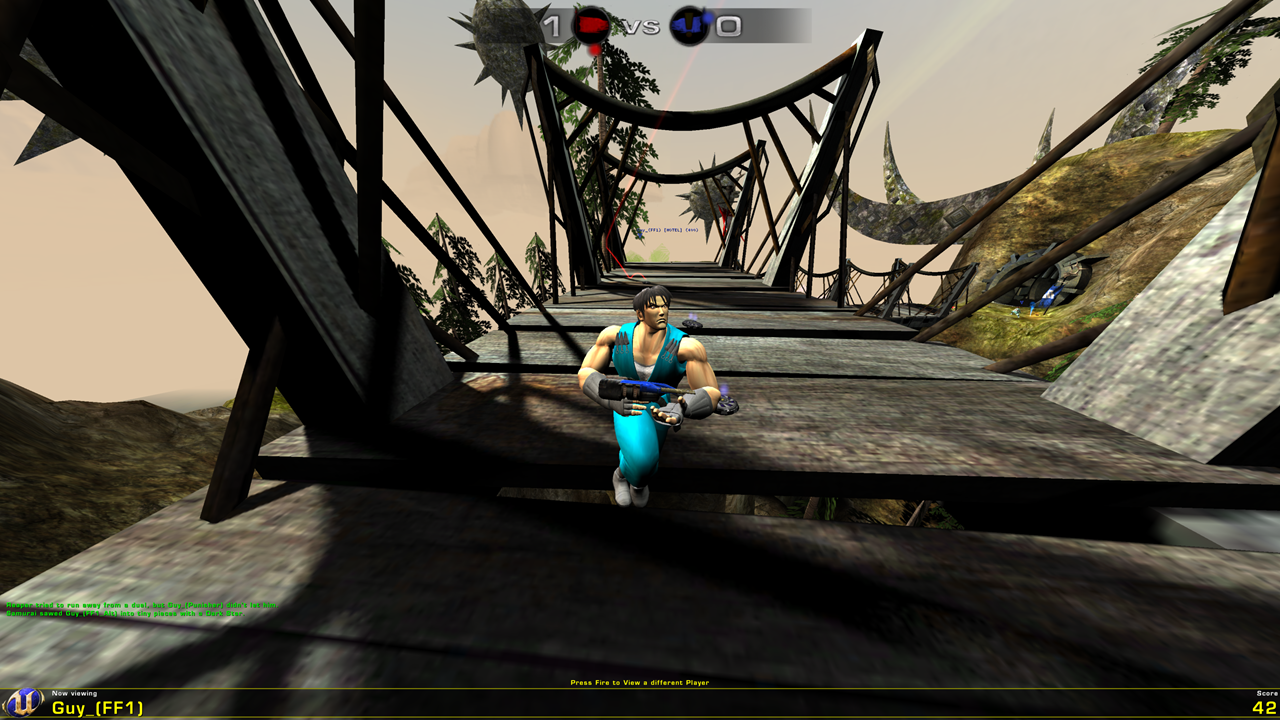
Task: Click the spectated player character model
Action: click(650, 390)
